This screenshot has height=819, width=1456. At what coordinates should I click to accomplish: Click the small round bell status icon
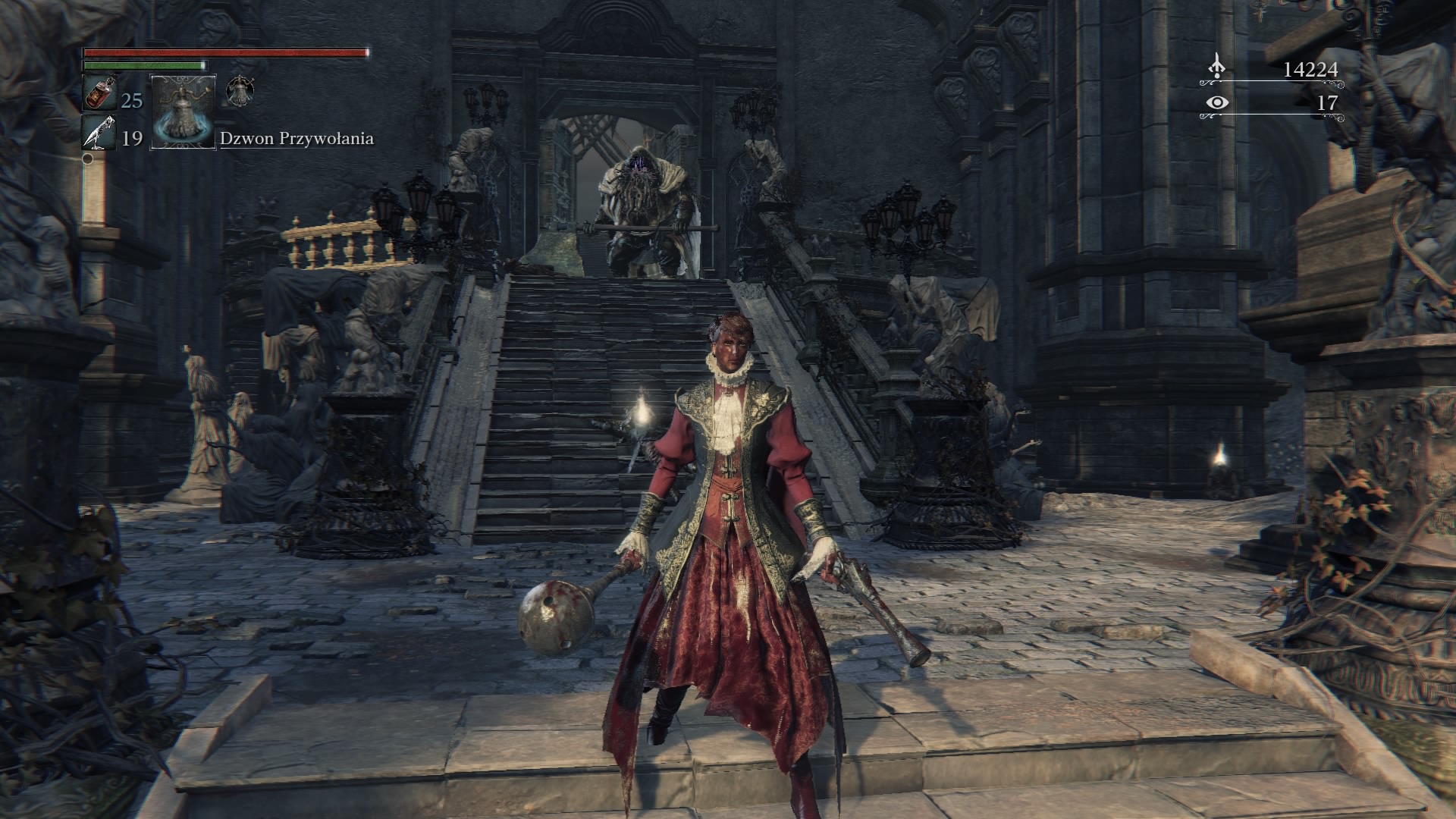(x=240, y=92)
